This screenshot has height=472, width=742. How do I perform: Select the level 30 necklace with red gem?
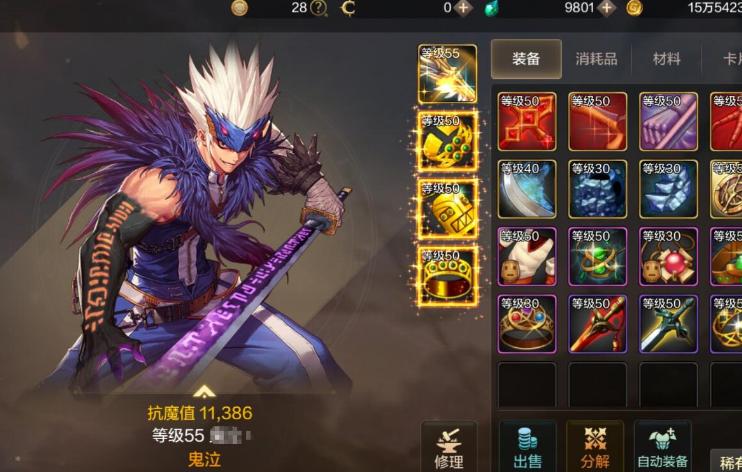[668, 257]
